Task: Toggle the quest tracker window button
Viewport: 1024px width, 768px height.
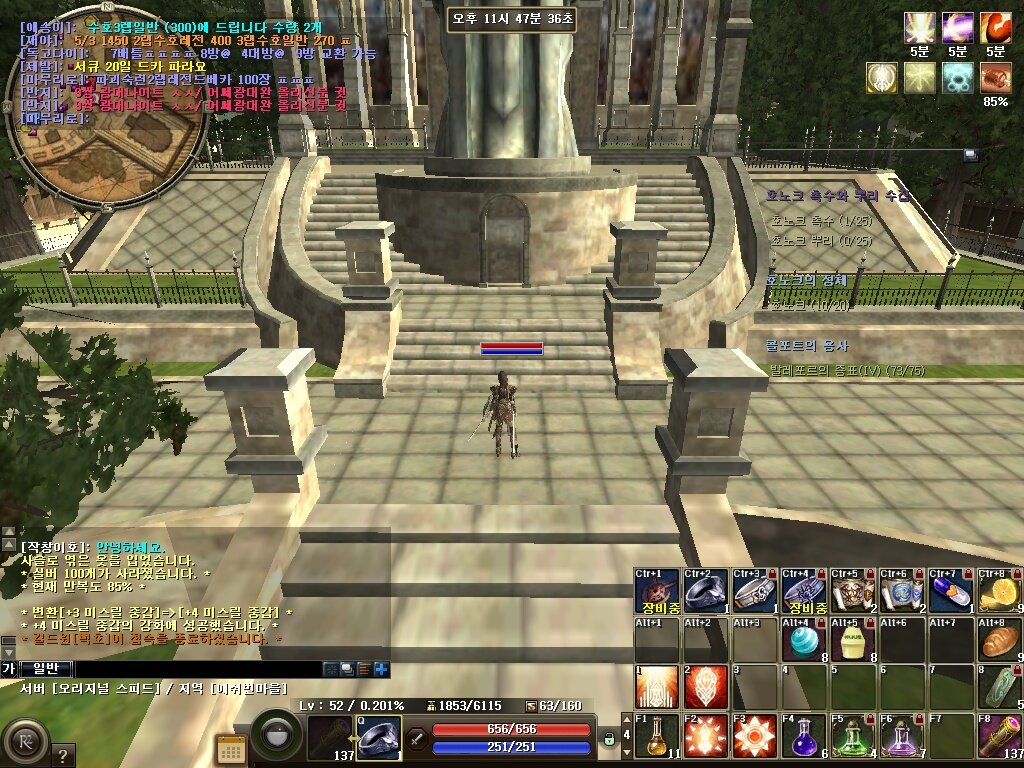Action: click(x=969, y=154)
